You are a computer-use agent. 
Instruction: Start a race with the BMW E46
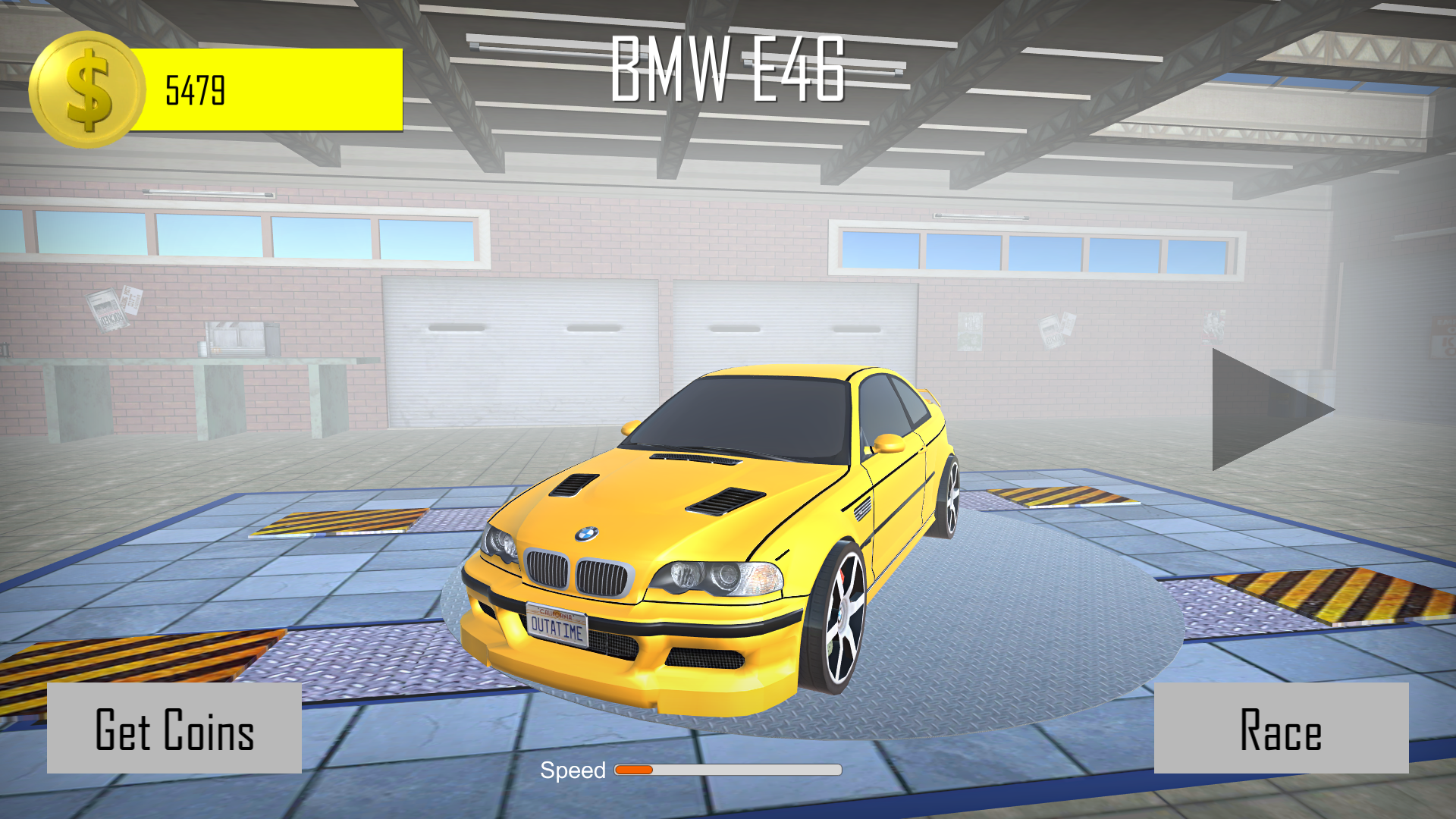click(x=1281, y=728)
